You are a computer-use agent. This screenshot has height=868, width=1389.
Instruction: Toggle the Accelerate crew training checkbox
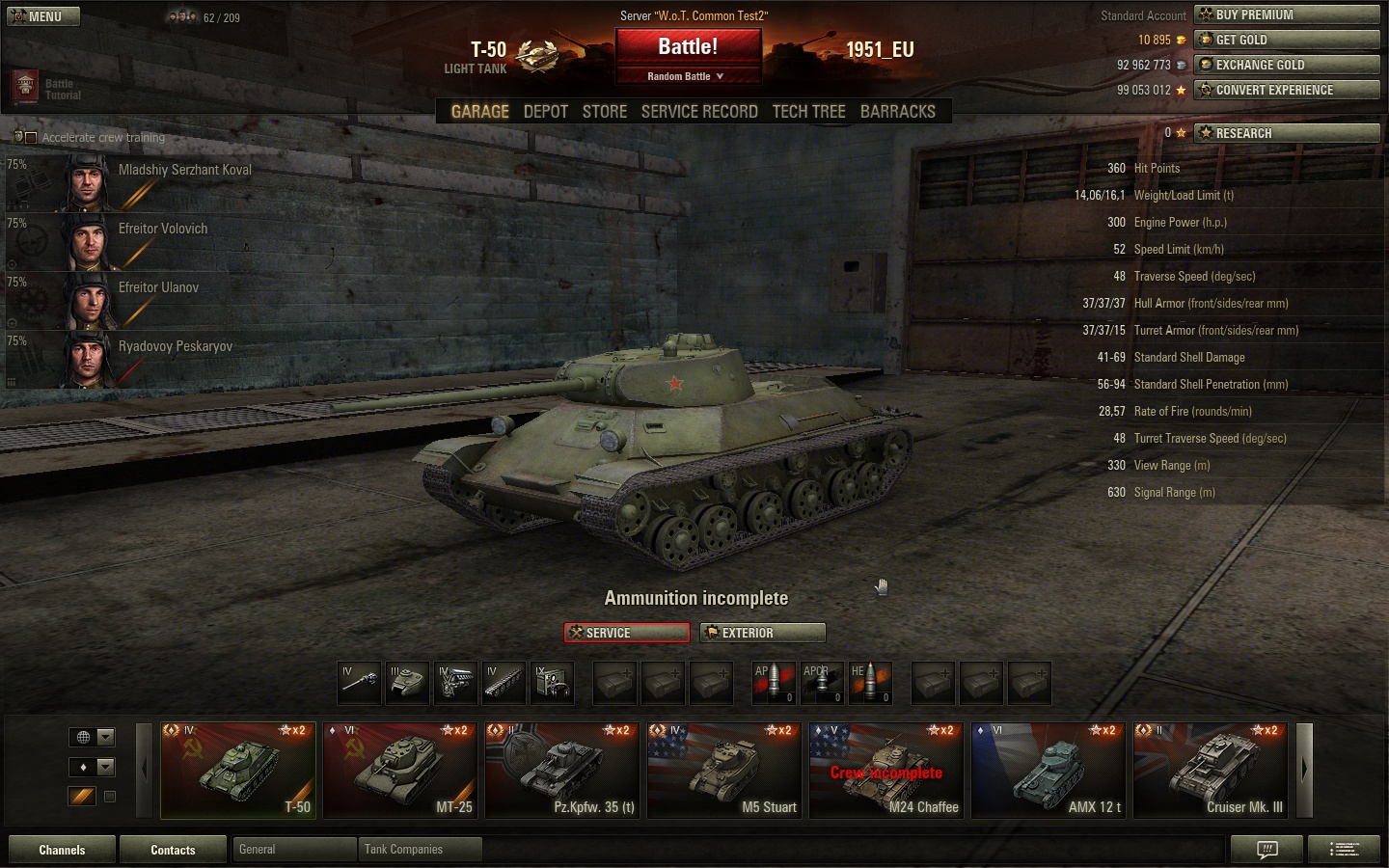click(31, 138)
